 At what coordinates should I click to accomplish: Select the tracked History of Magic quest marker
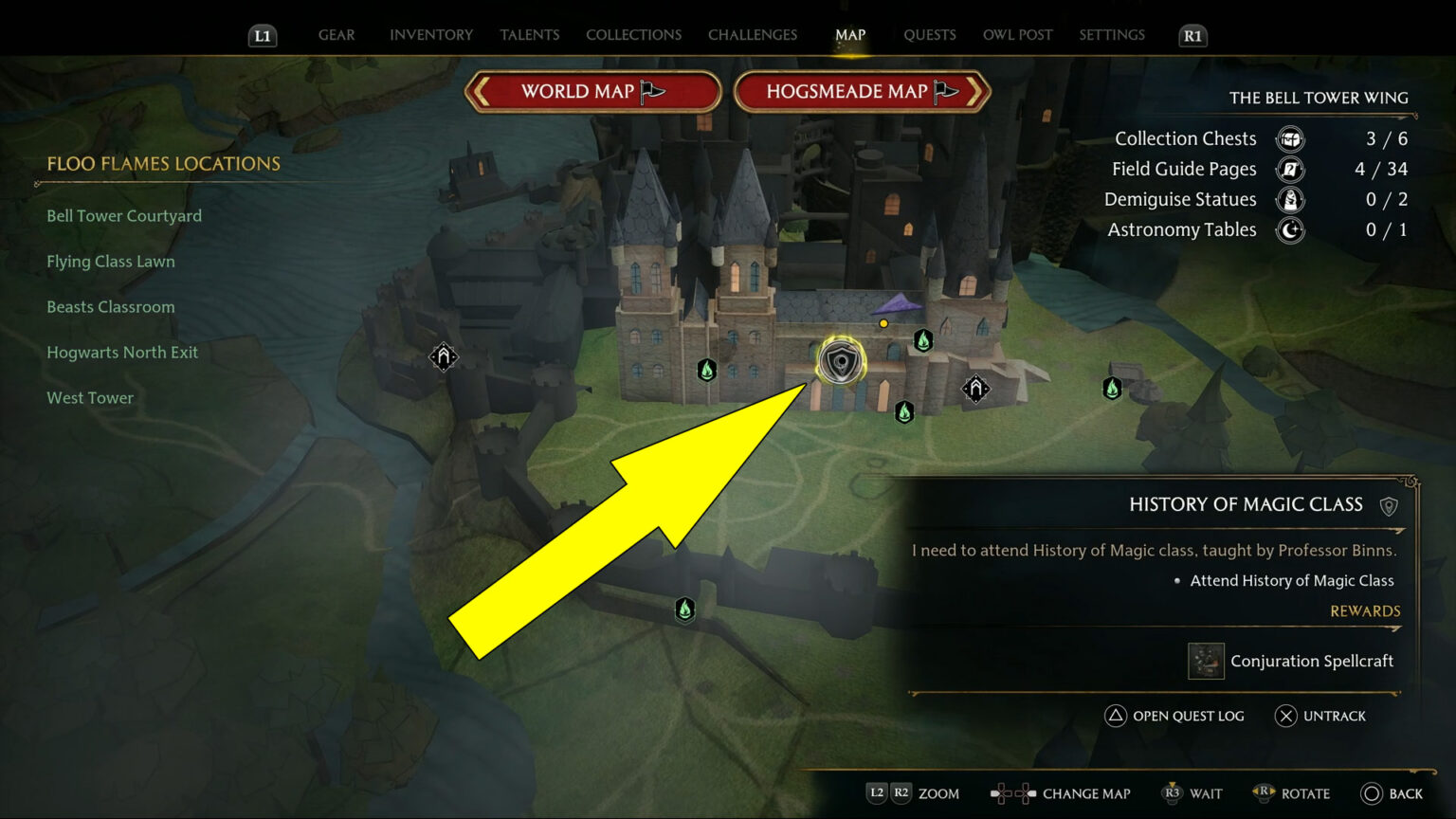(840, 361)
